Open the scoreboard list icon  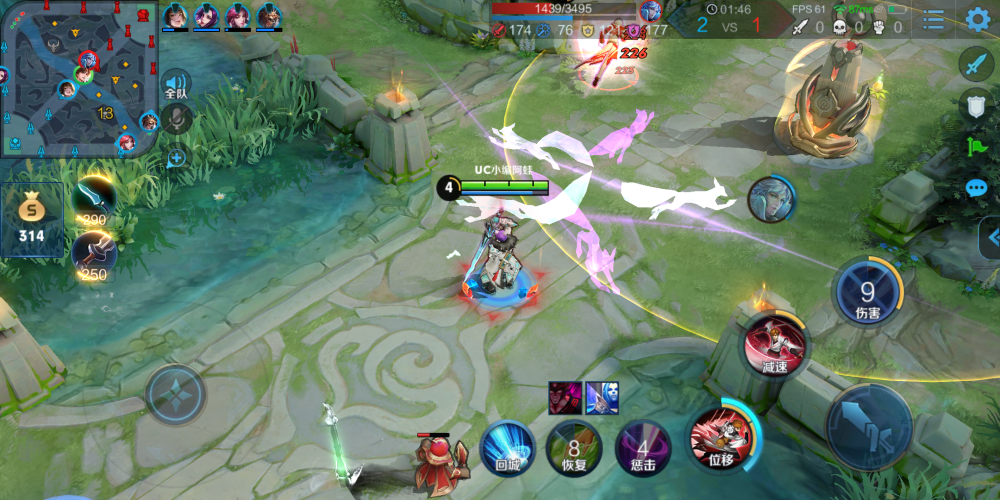coord(933,19)
